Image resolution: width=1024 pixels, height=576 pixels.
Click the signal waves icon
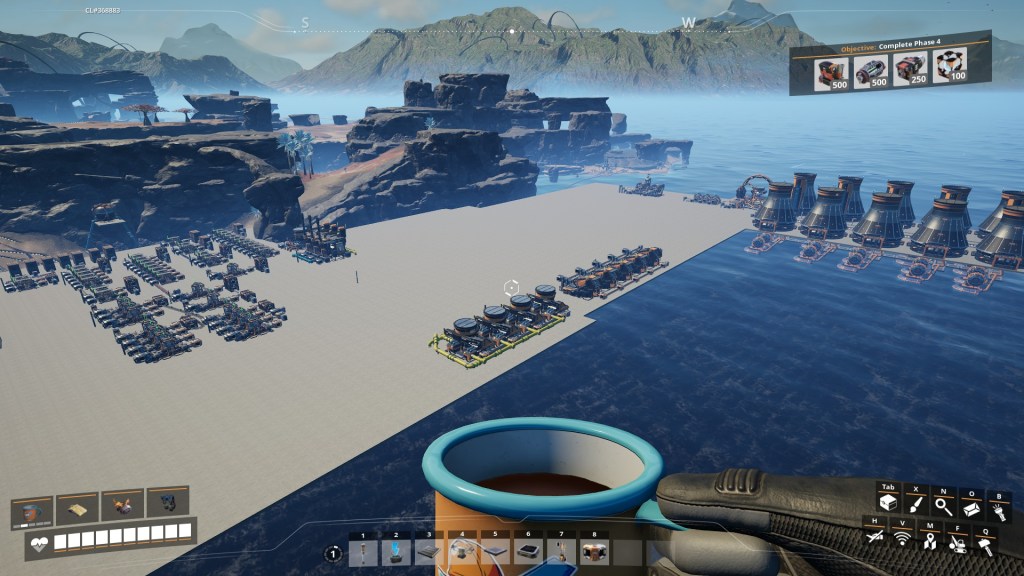pyautogui.click(x=902, y=540)
